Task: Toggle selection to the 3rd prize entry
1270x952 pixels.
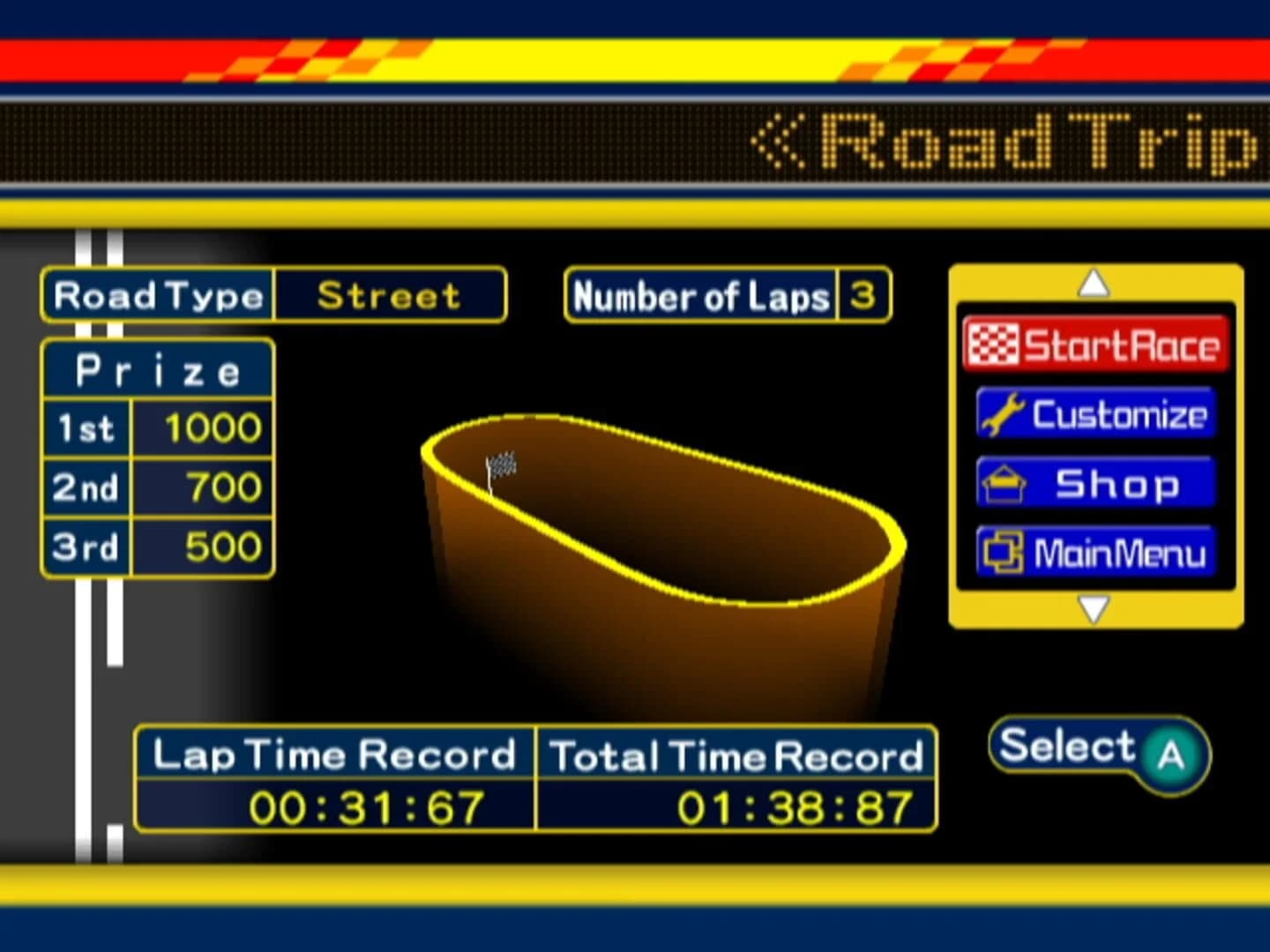Action: tap(157, 547)
